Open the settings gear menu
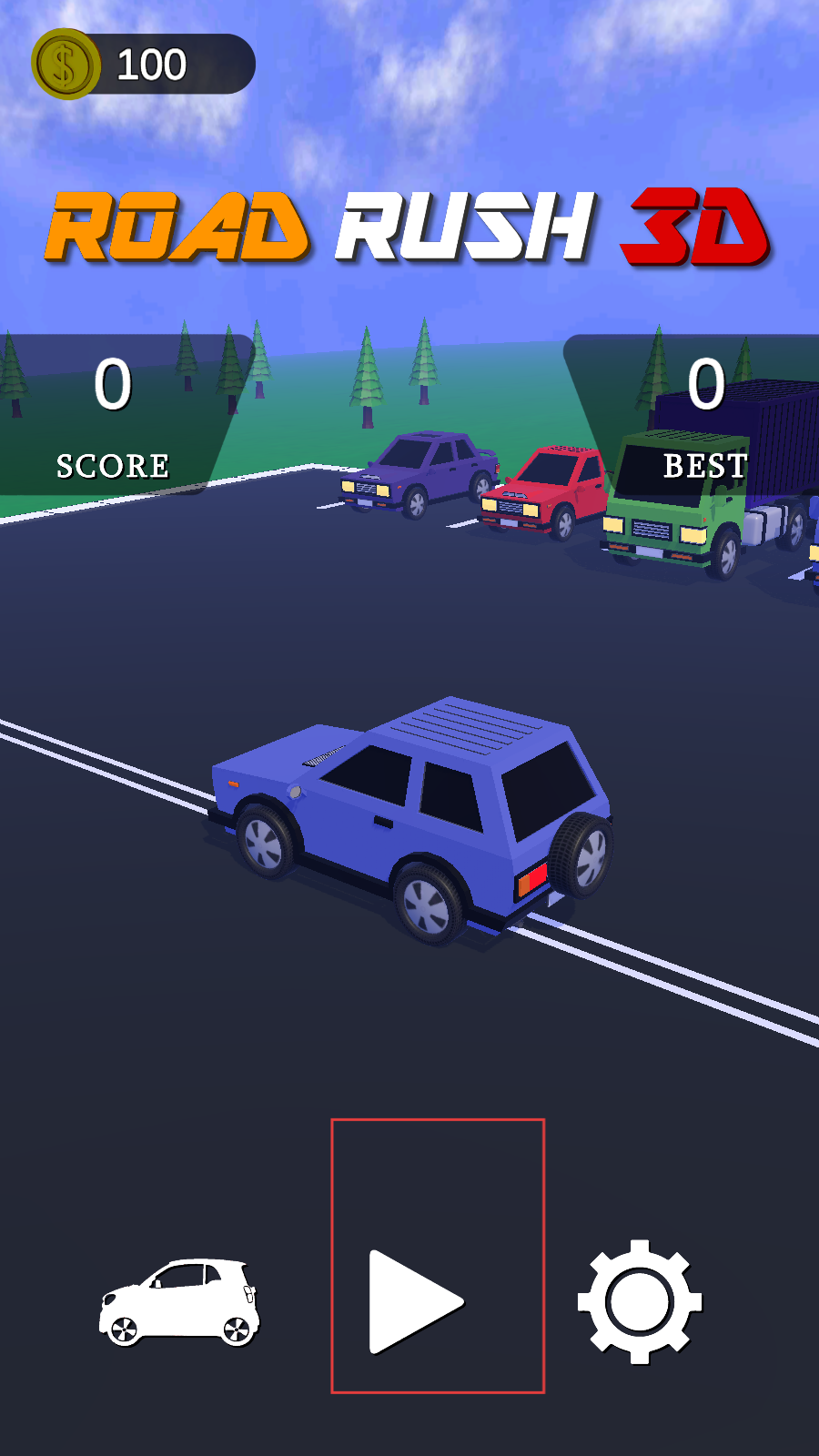This screenshot has height=1456, width=819. coord(640,1301)
